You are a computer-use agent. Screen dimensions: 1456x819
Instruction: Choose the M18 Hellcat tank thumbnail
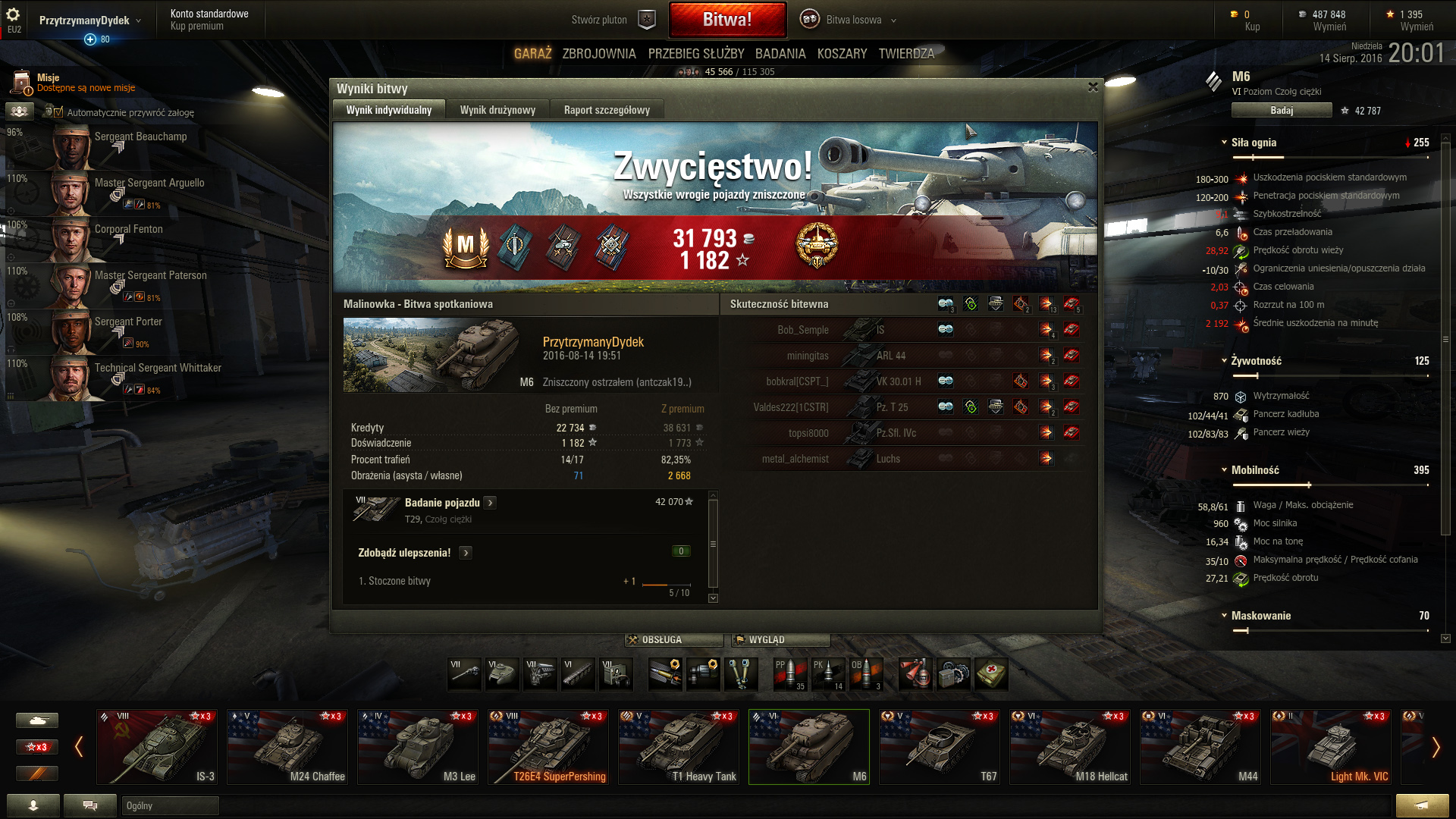pos(1070,747)
